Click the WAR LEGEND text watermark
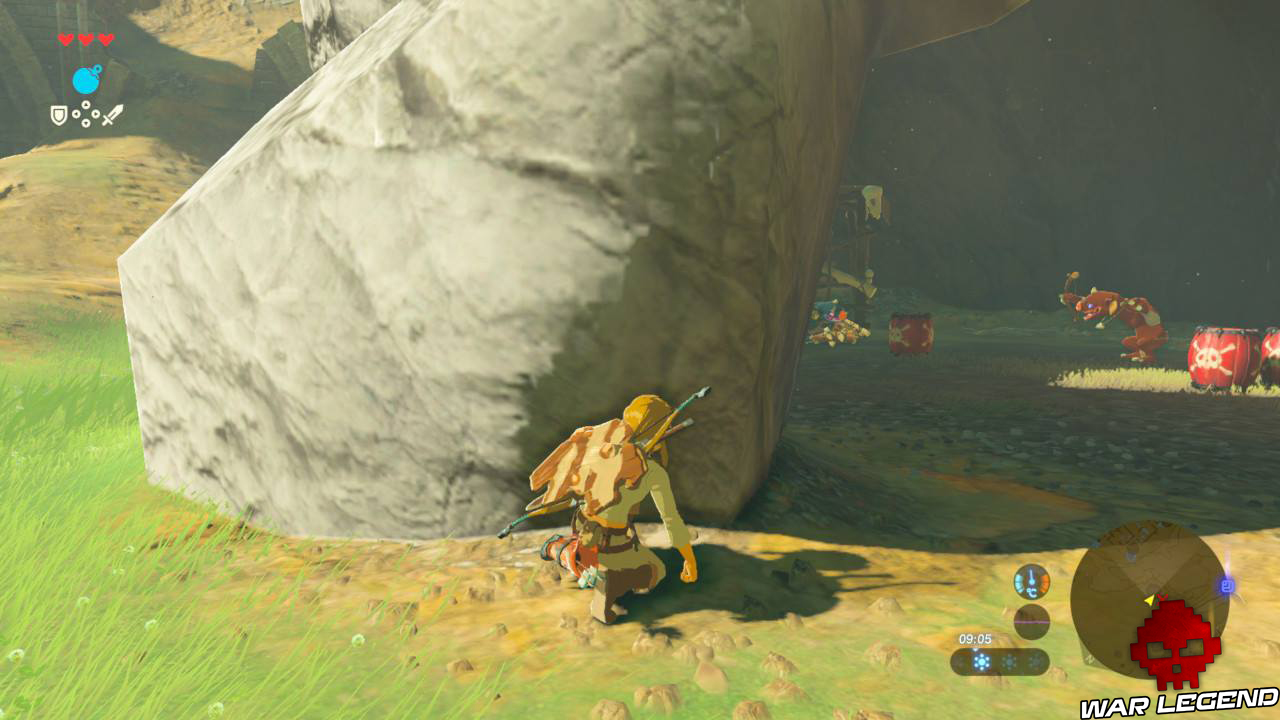Screen dimensions: 1280x720 [1180, 703]
